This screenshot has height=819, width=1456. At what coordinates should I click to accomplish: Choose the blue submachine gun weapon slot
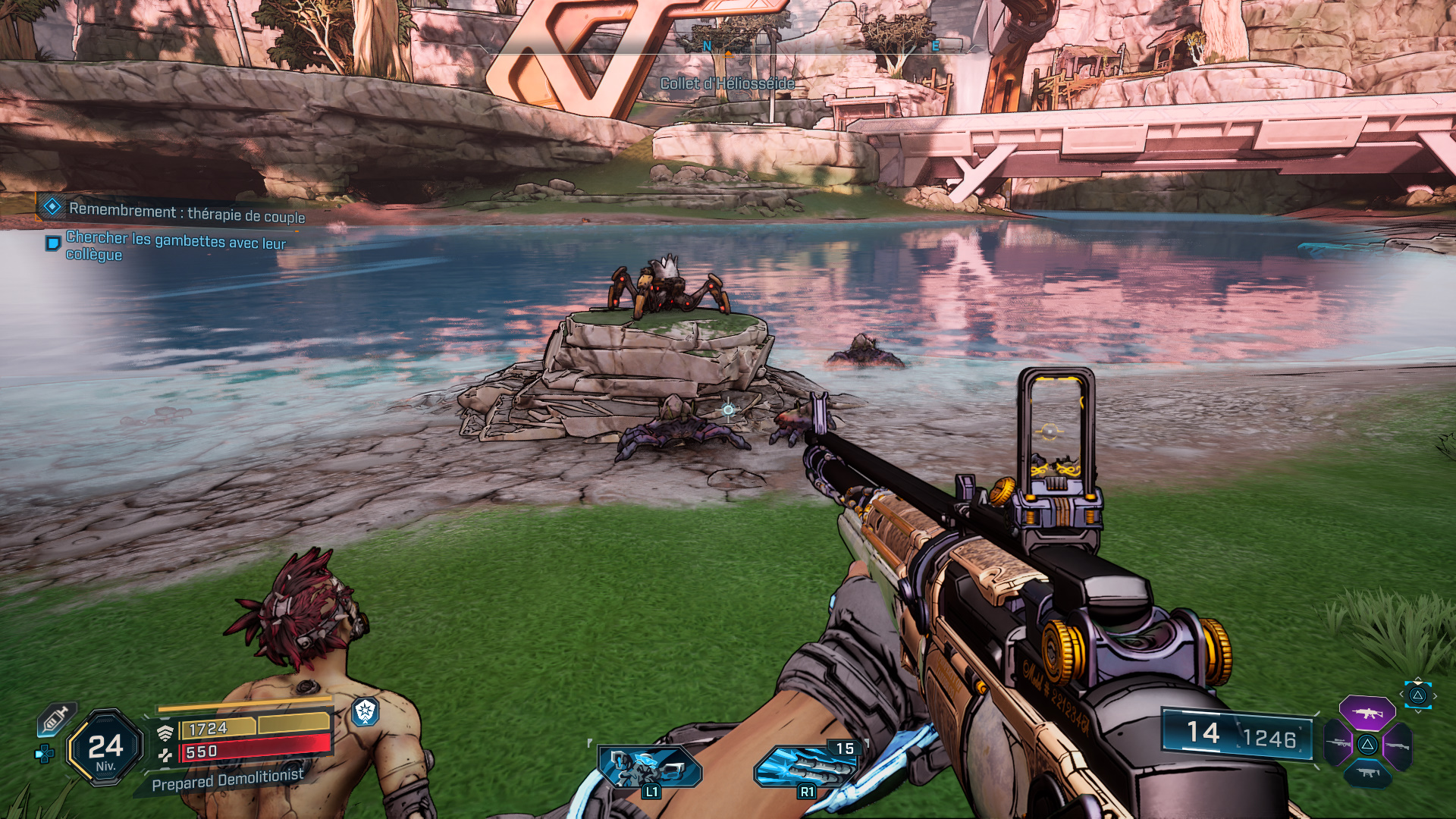[x=1367, y=773]
